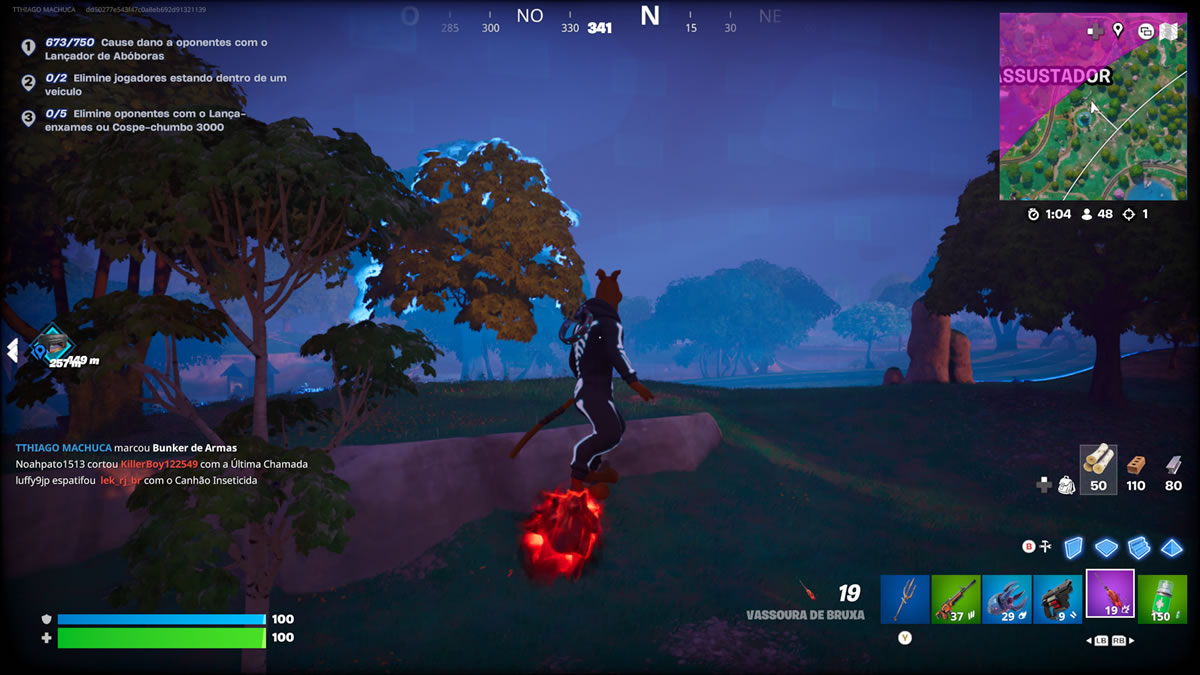
Task: Select the purple claw weapon slot
Action: [x=1007, y=599]
